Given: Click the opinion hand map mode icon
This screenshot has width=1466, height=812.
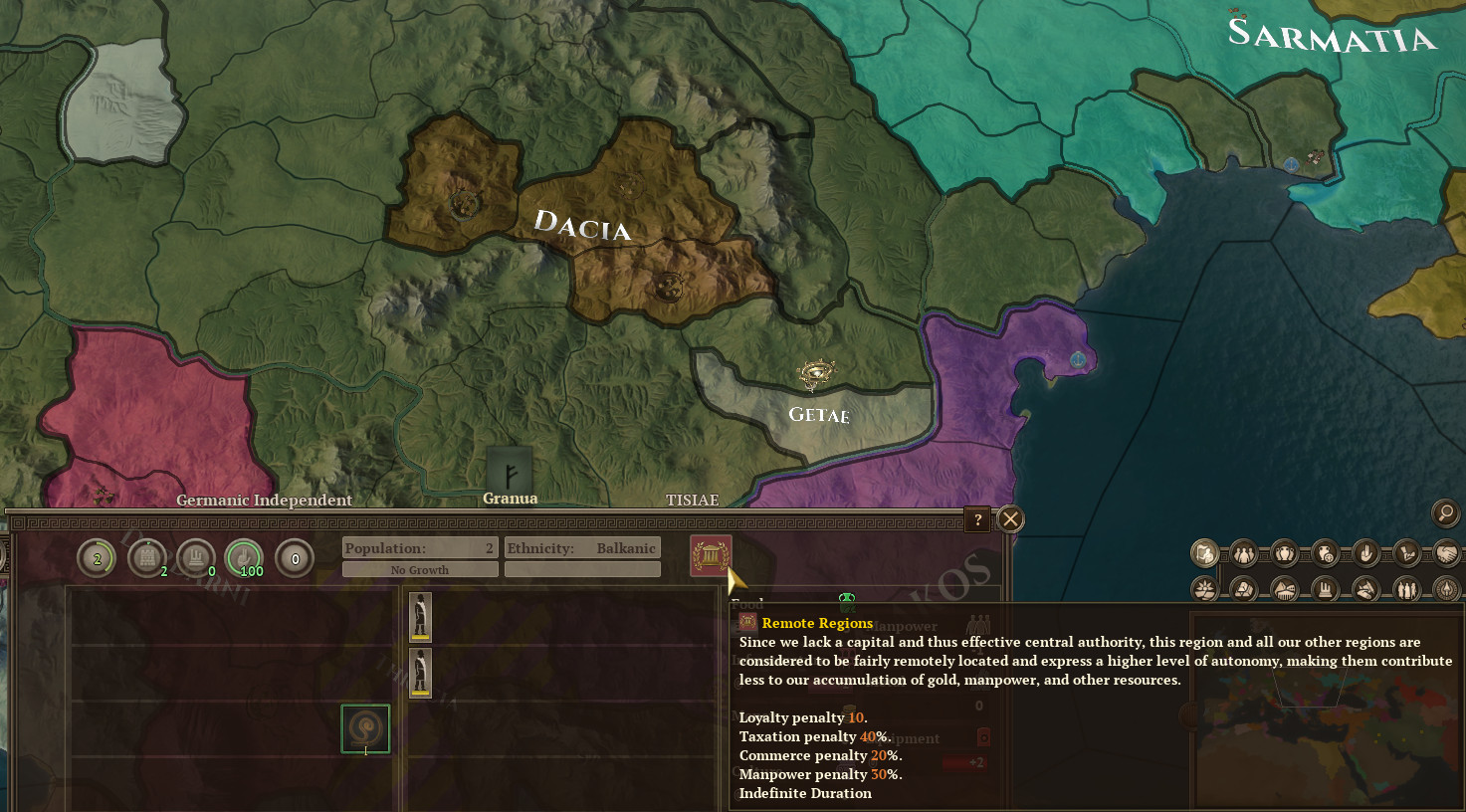Looking at the screenshot, I should tap(1364, 553).
